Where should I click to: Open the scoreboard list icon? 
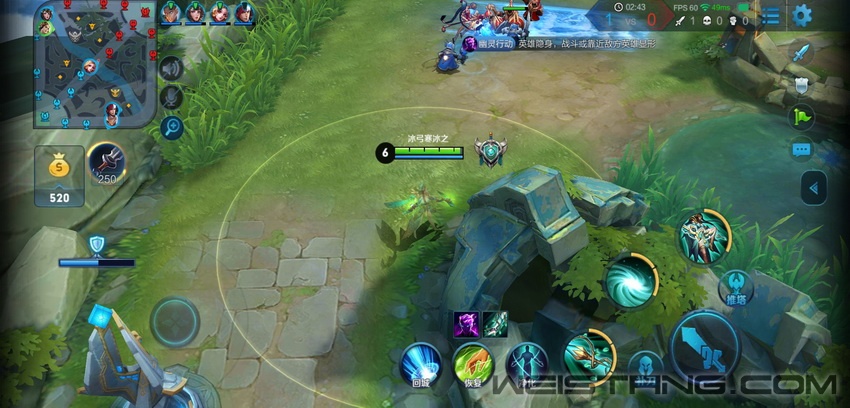(x=772, y=16)
